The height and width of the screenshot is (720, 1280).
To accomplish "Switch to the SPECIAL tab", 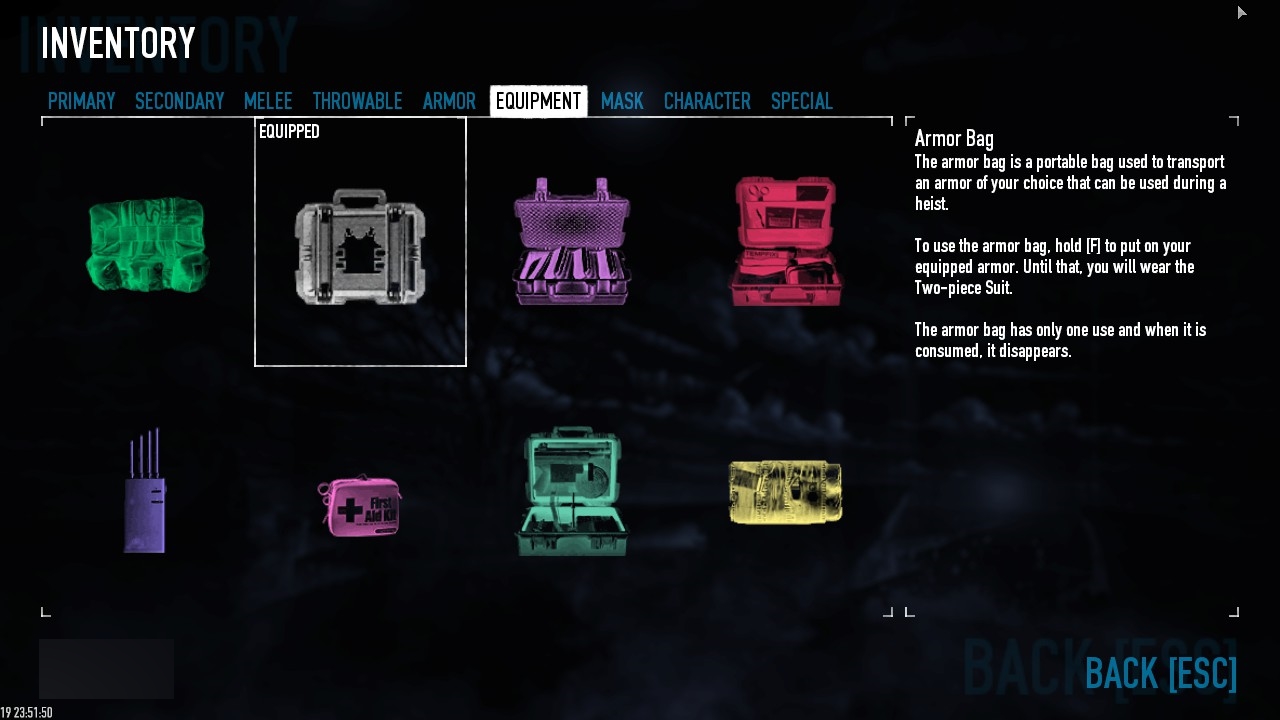I will pos(801,100).
